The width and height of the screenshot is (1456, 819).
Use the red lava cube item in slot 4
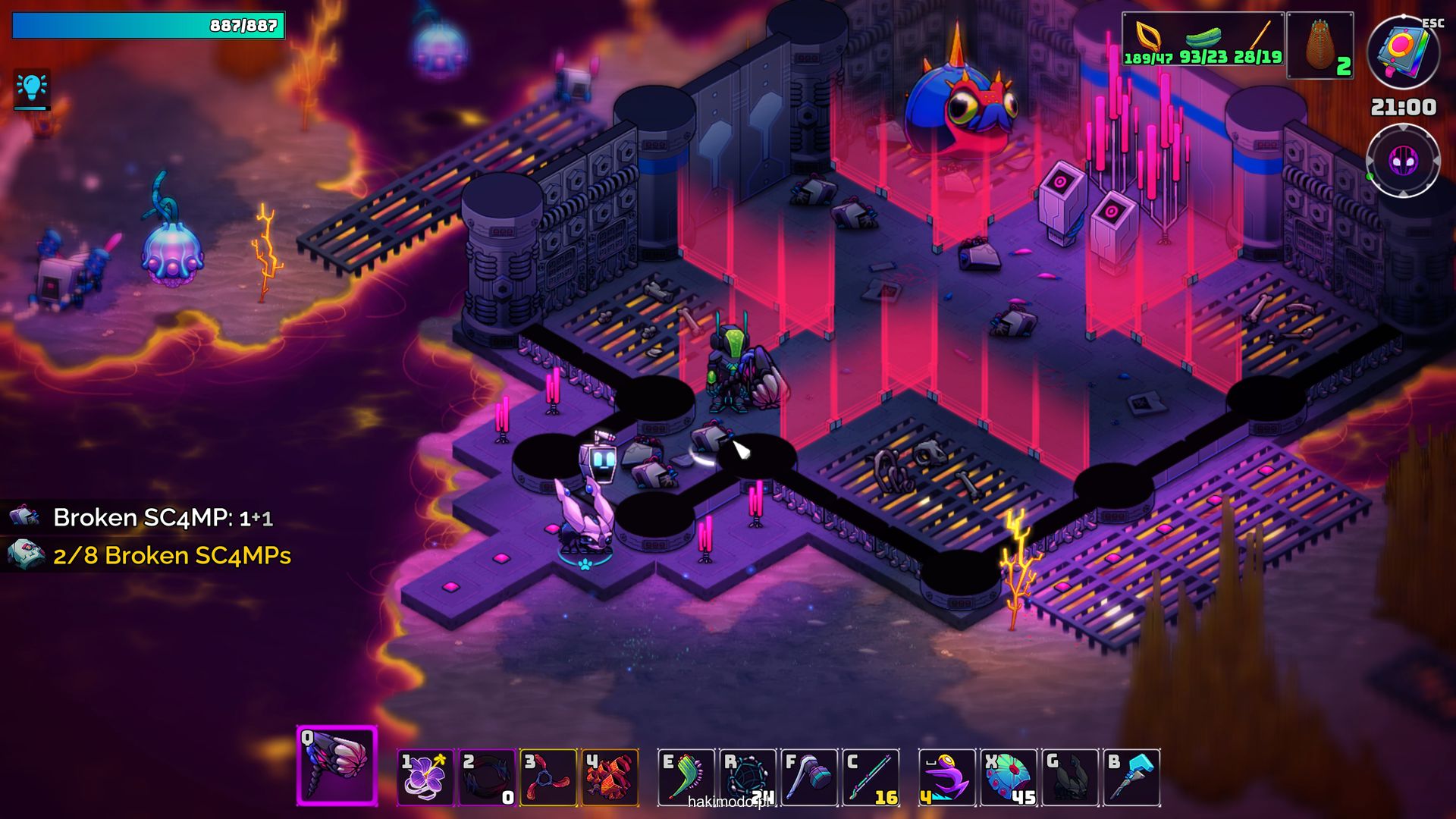(610, 777)
